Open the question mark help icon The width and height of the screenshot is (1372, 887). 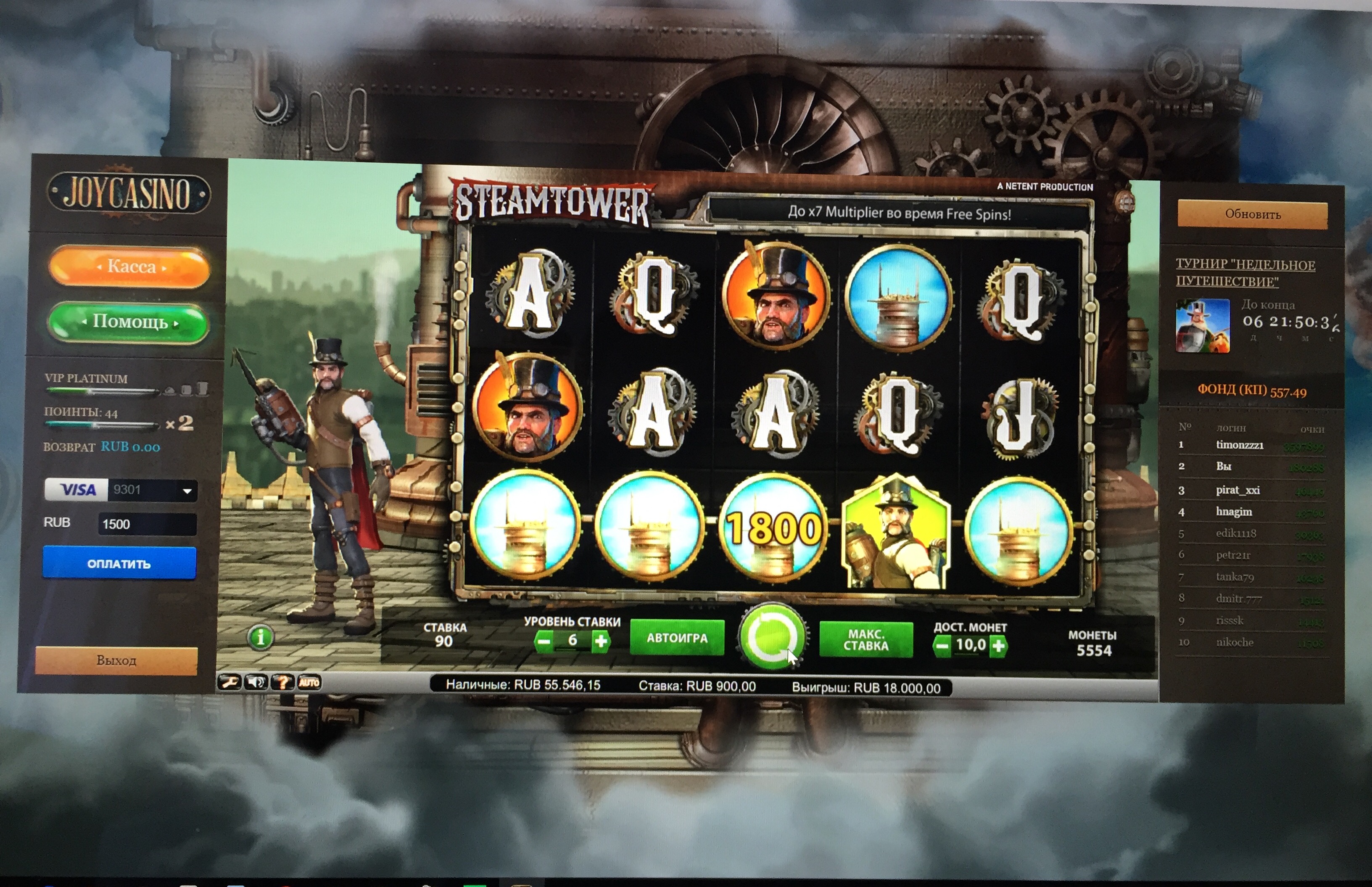tap(283, 683)
